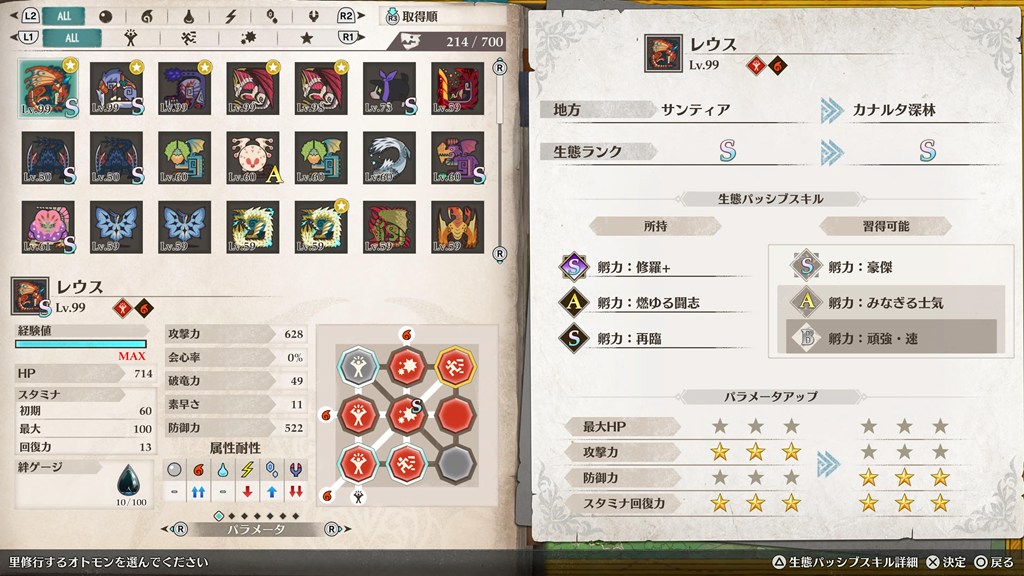Select the non-elemental circle filter

pyautogui.click(x=106, y=16)
